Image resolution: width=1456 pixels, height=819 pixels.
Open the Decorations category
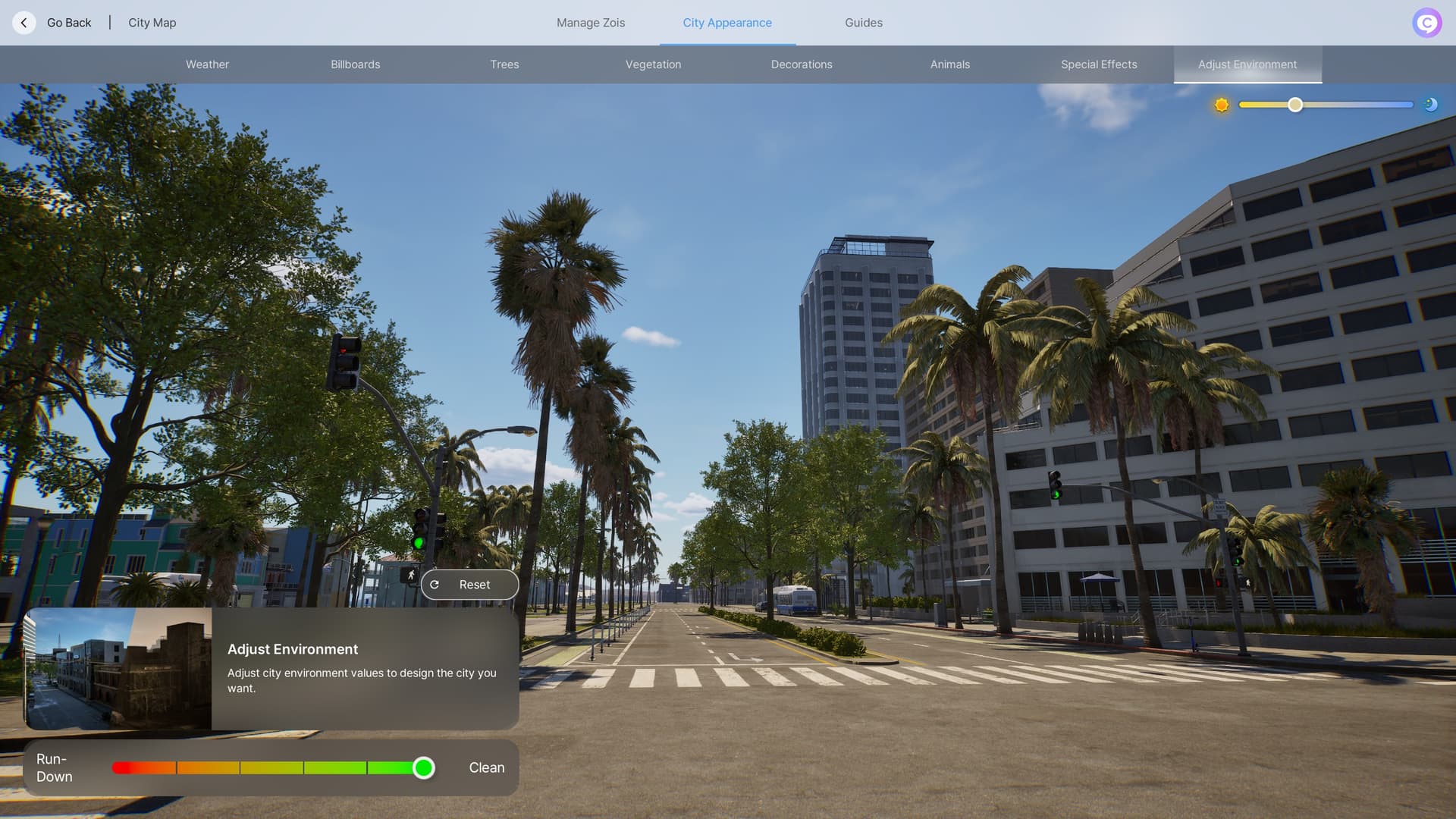tap(802, 64)
